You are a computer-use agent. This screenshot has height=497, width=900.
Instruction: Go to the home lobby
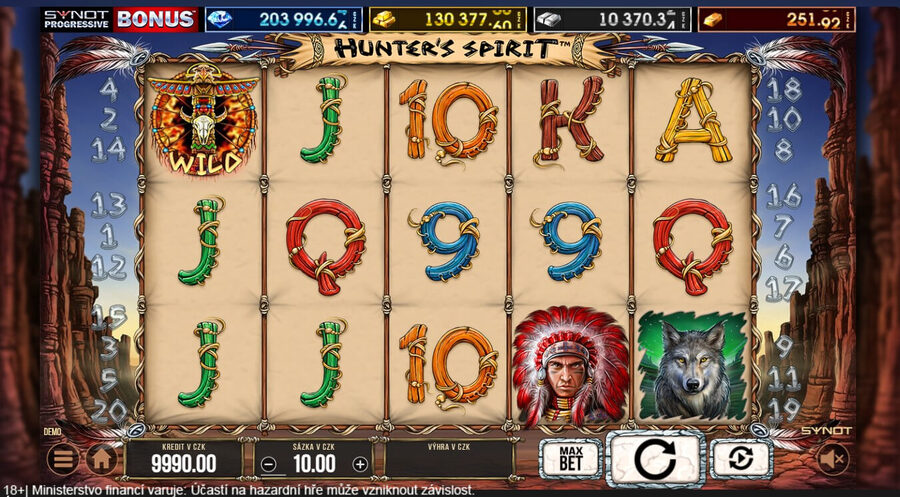point(100,459)
